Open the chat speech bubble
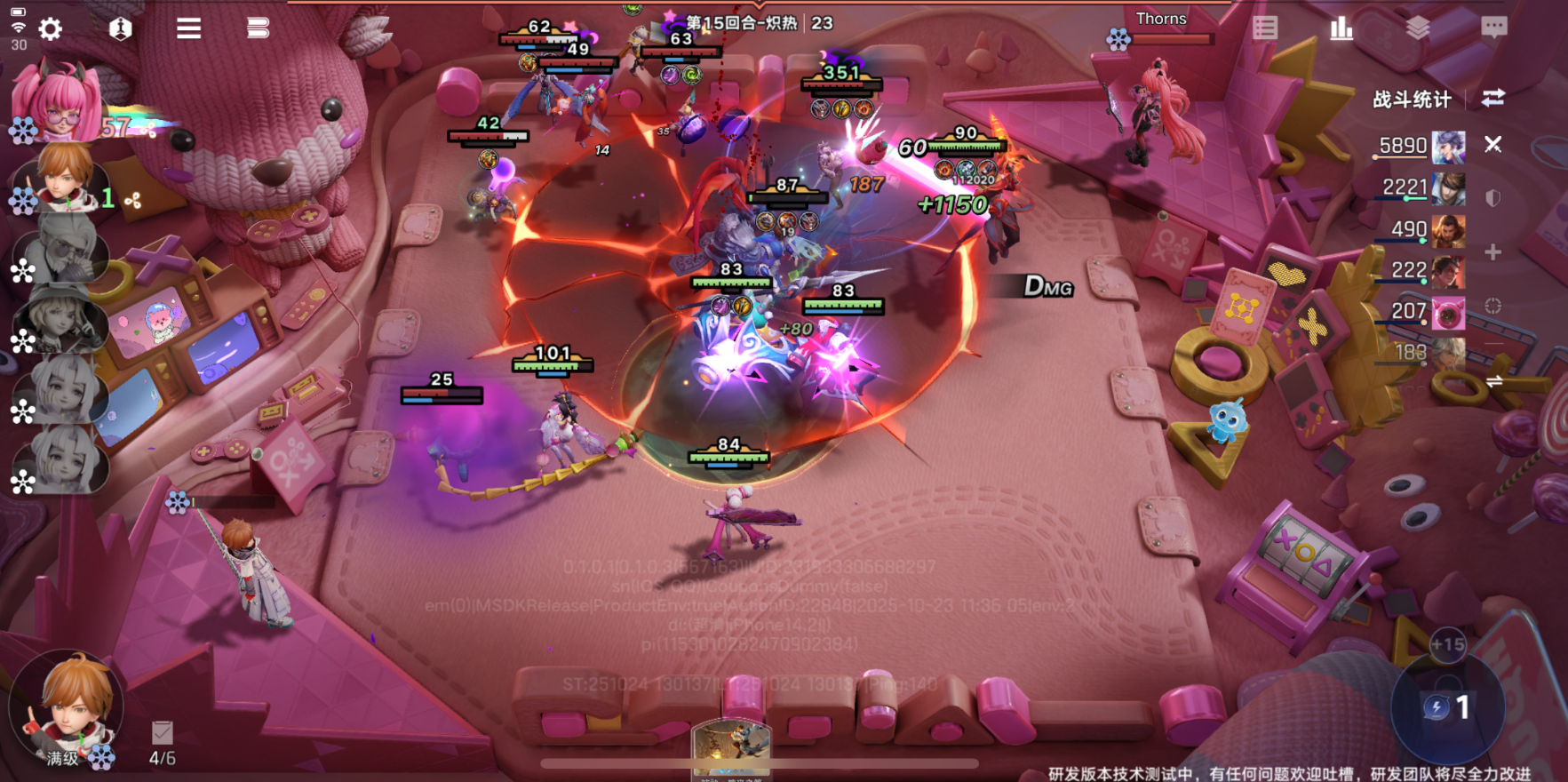The height and width of the screenshot is (782, 1568). pyautogui.click(x=1494, y=28)
